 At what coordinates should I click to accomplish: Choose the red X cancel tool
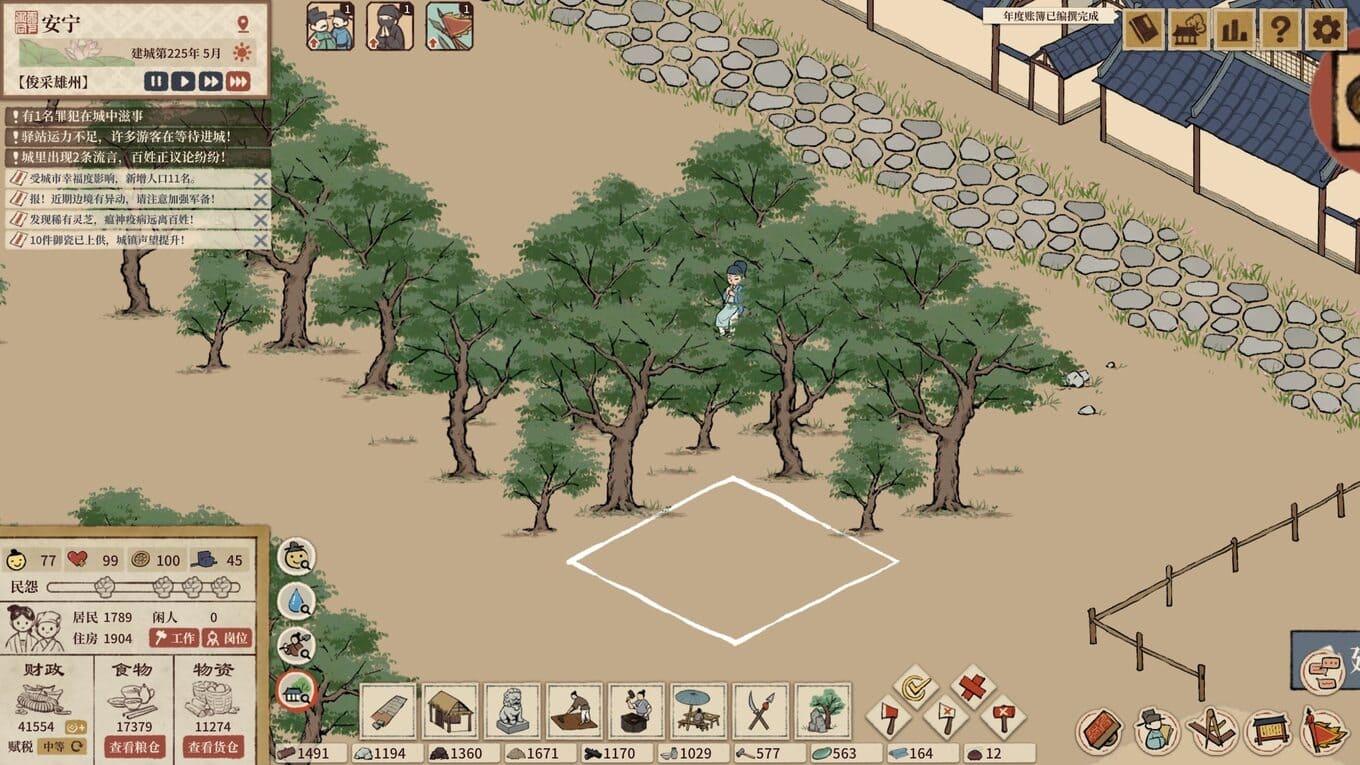(972, 687)
